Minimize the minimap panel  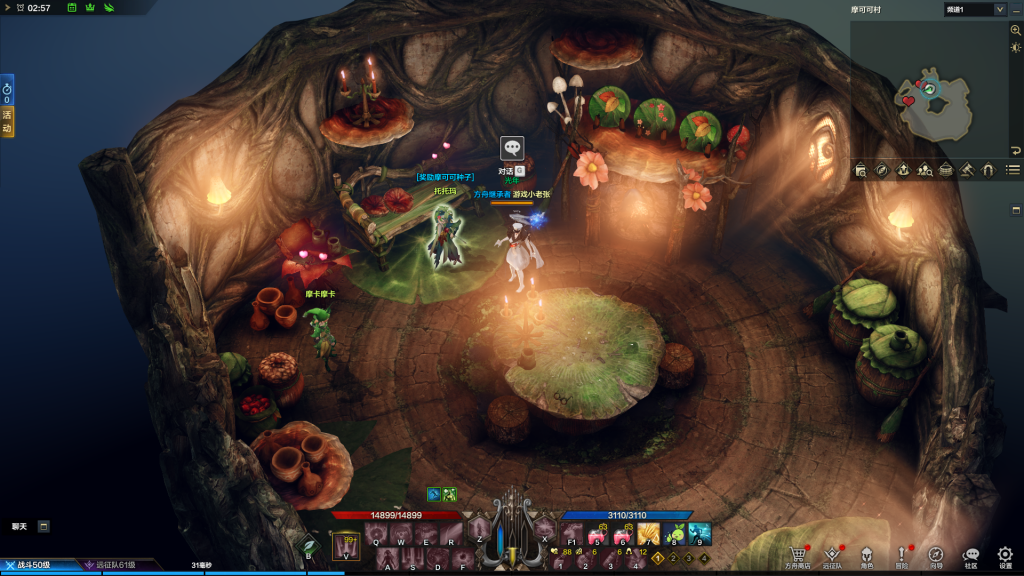(1016, 9)
